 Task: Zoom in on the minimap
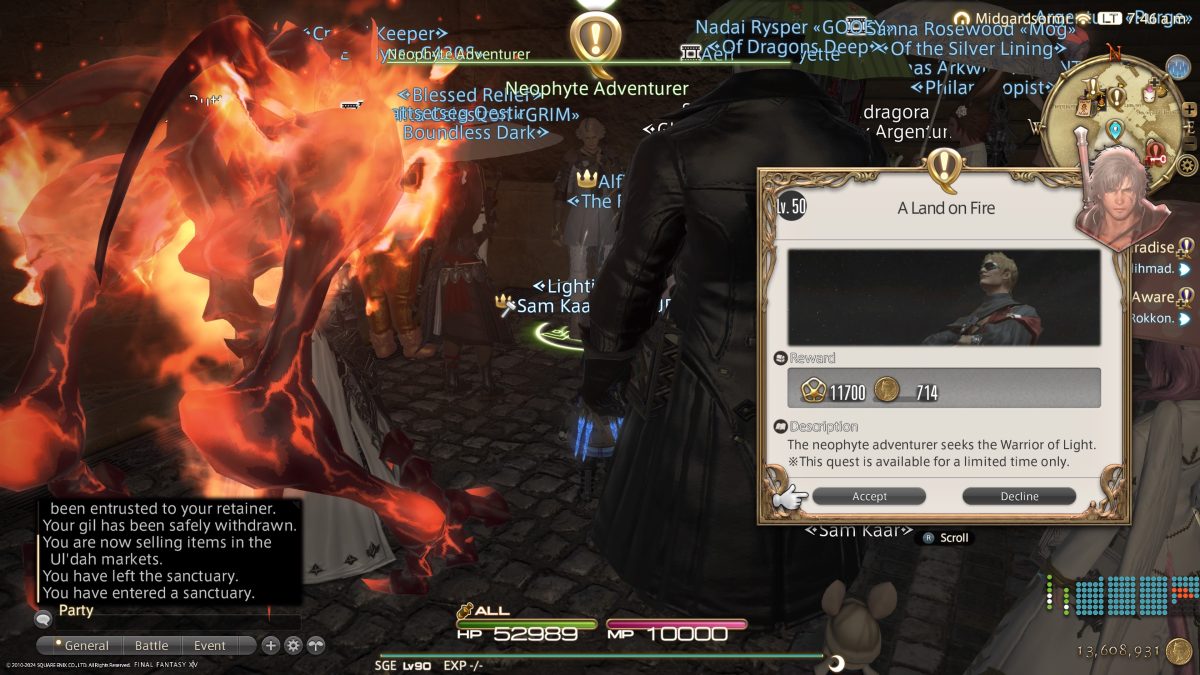tap(1189, 109)
